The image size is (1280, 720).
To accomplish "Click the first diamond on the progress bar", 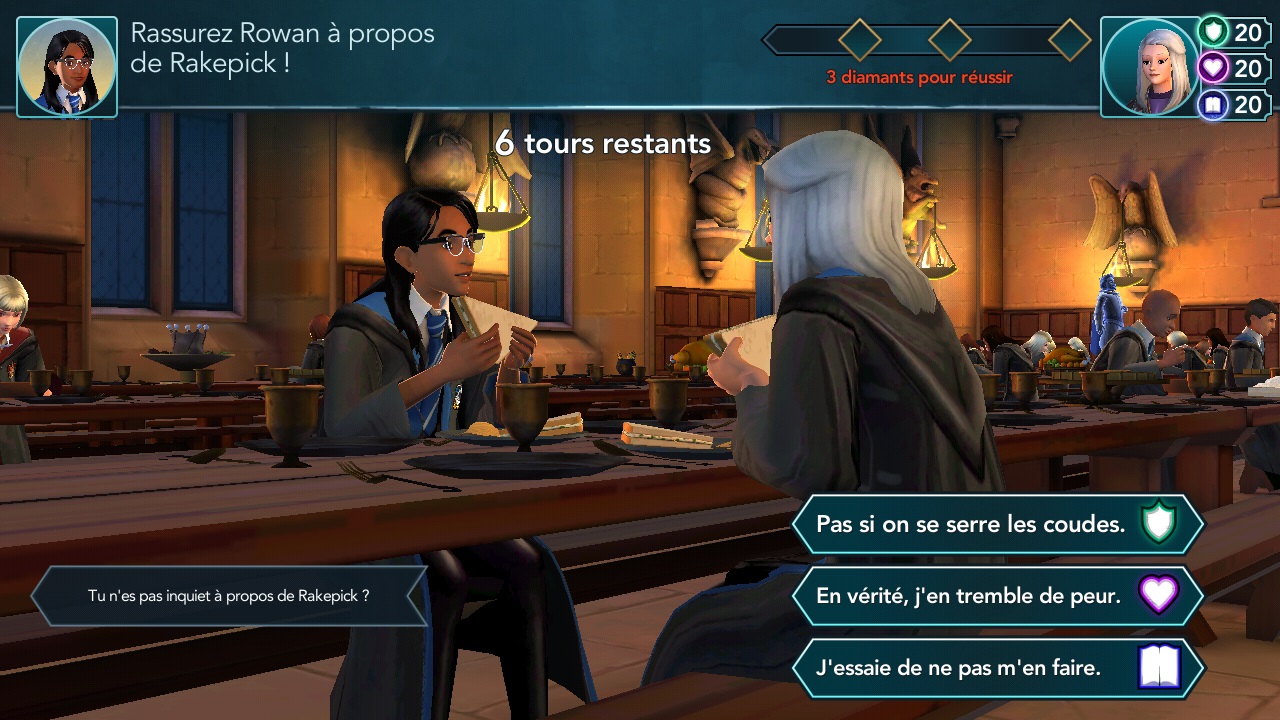I will click(x=858, y=41).
